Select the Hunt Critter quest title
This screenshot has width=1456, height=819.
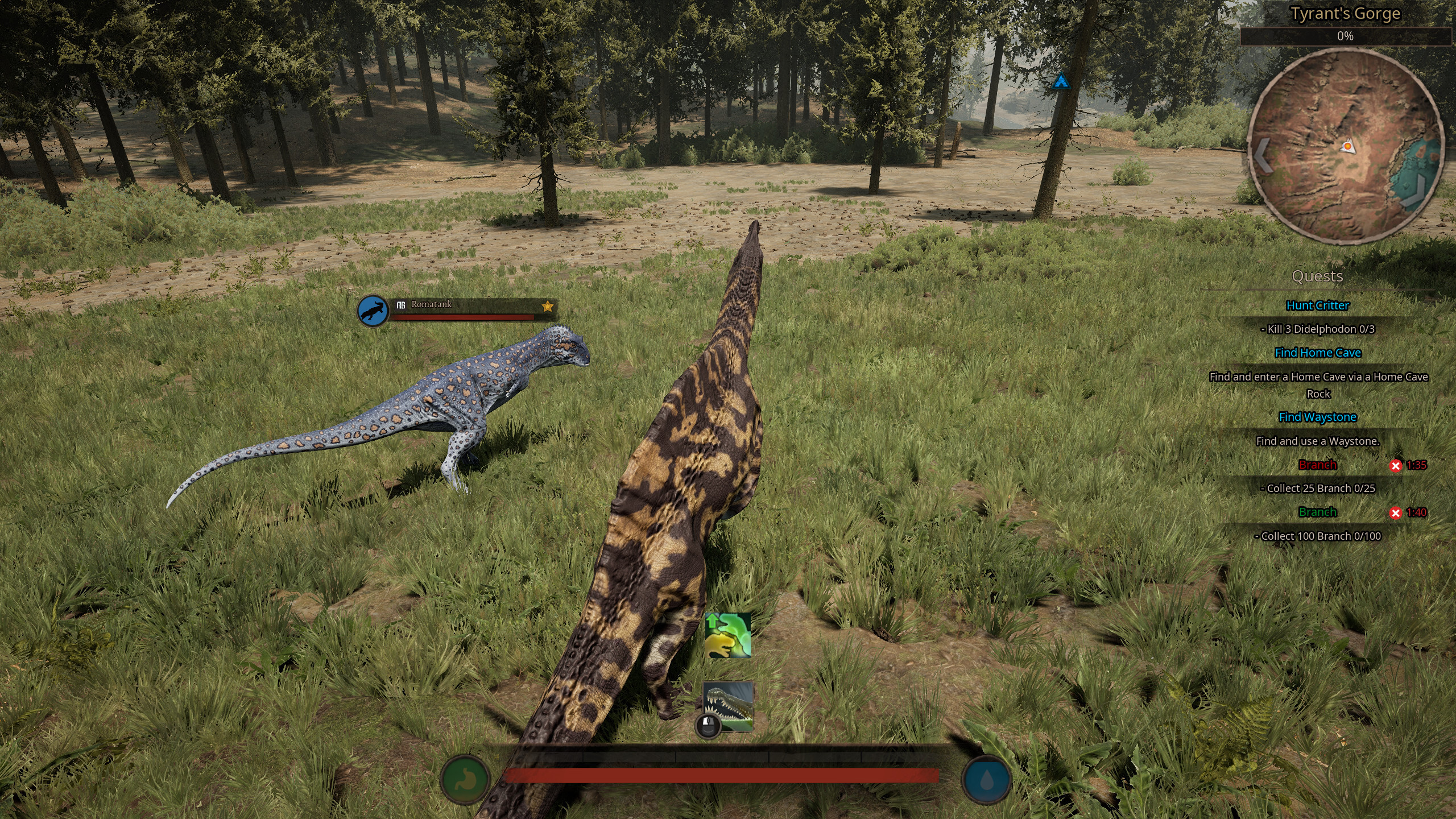click(1317, 305)
